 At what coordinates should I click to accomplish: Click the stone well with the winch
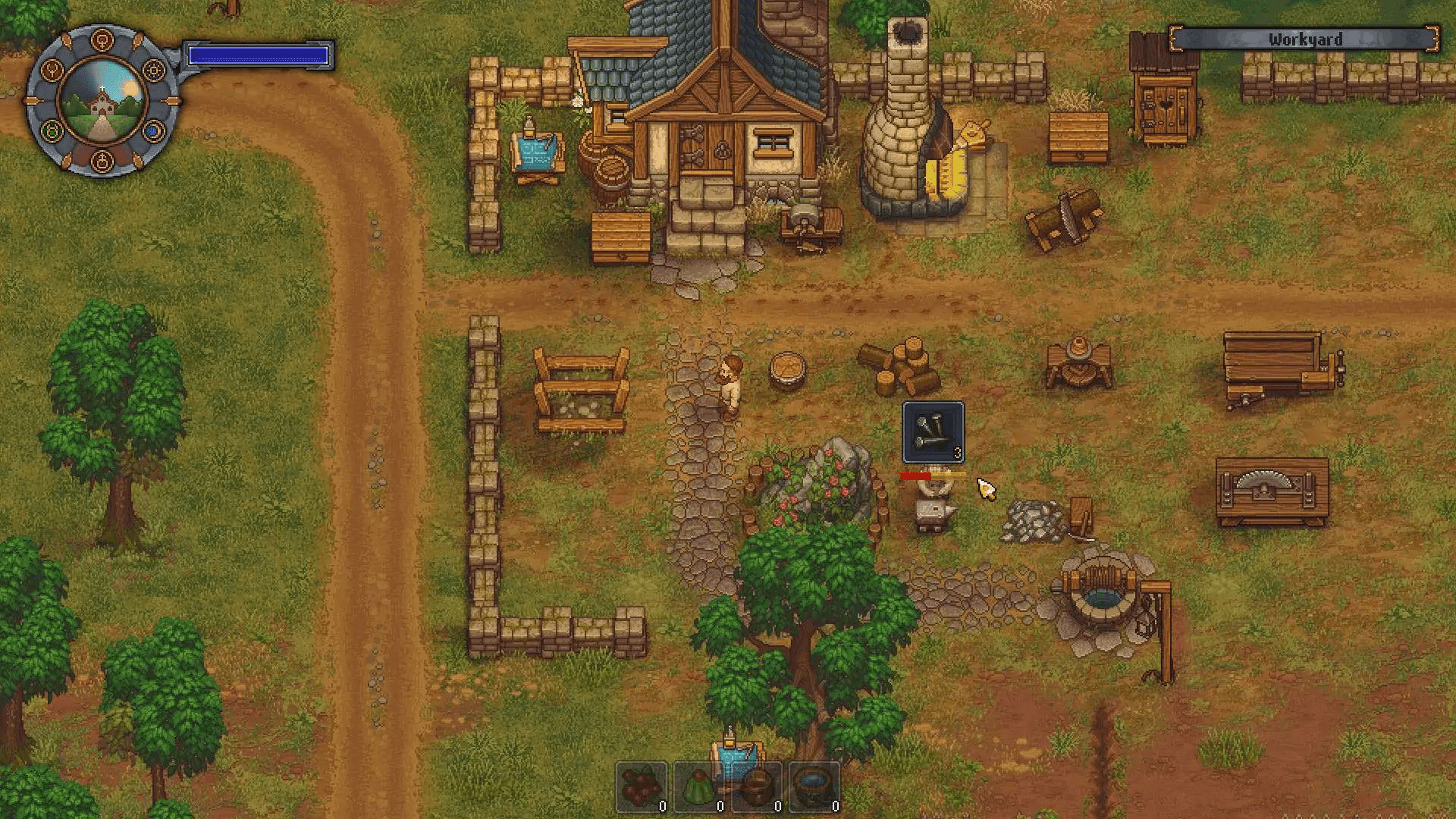tap(1101, 599)
